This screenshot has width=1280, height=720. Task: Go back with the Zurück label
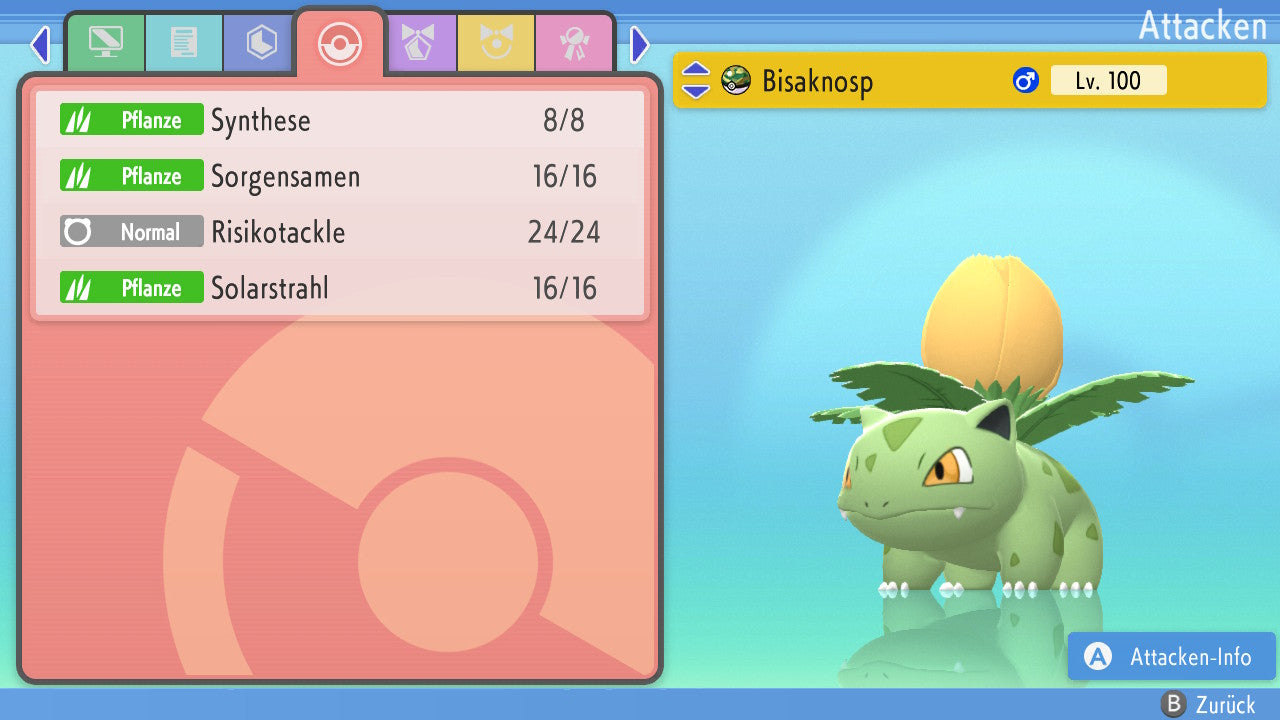pyautogui.click(x=1208, y=705)
